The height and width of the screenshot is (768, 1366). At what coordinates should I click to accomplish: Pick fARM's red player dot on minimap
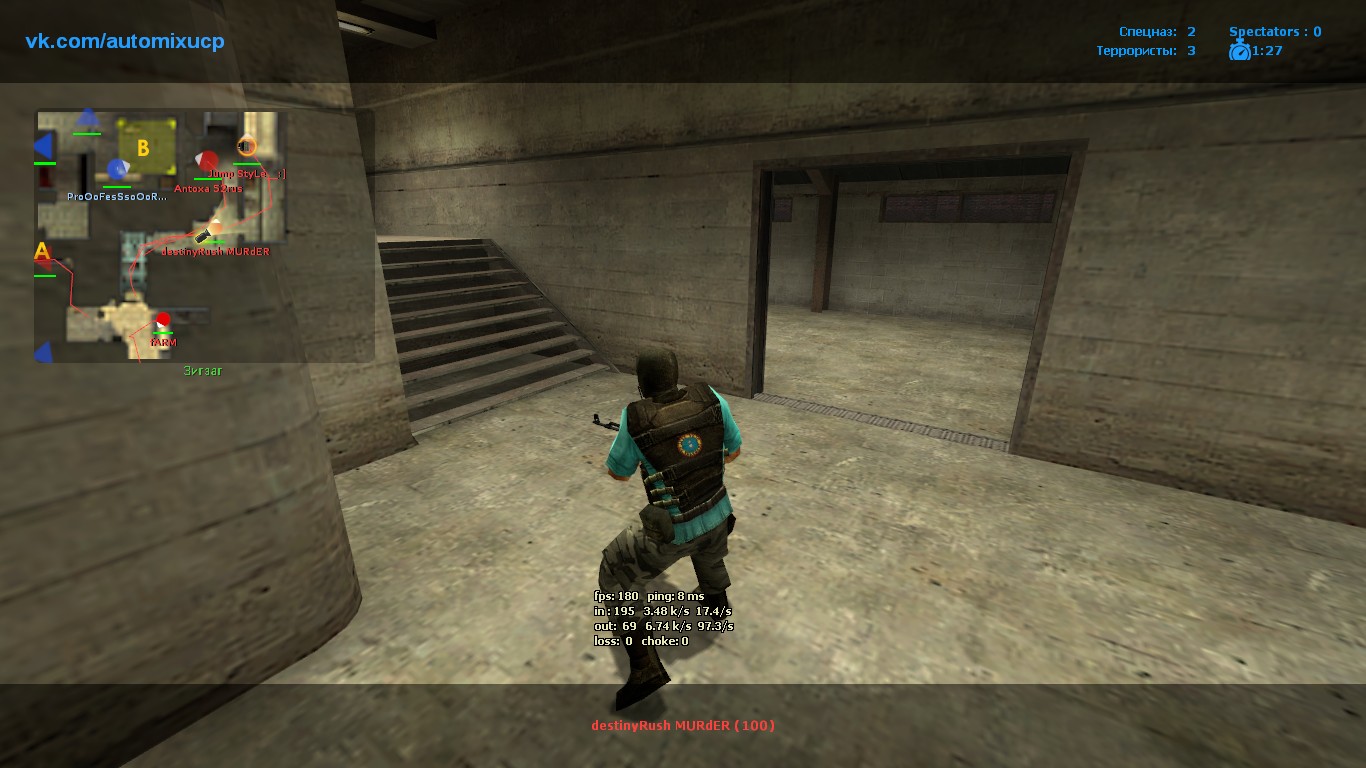coord(163,320)
